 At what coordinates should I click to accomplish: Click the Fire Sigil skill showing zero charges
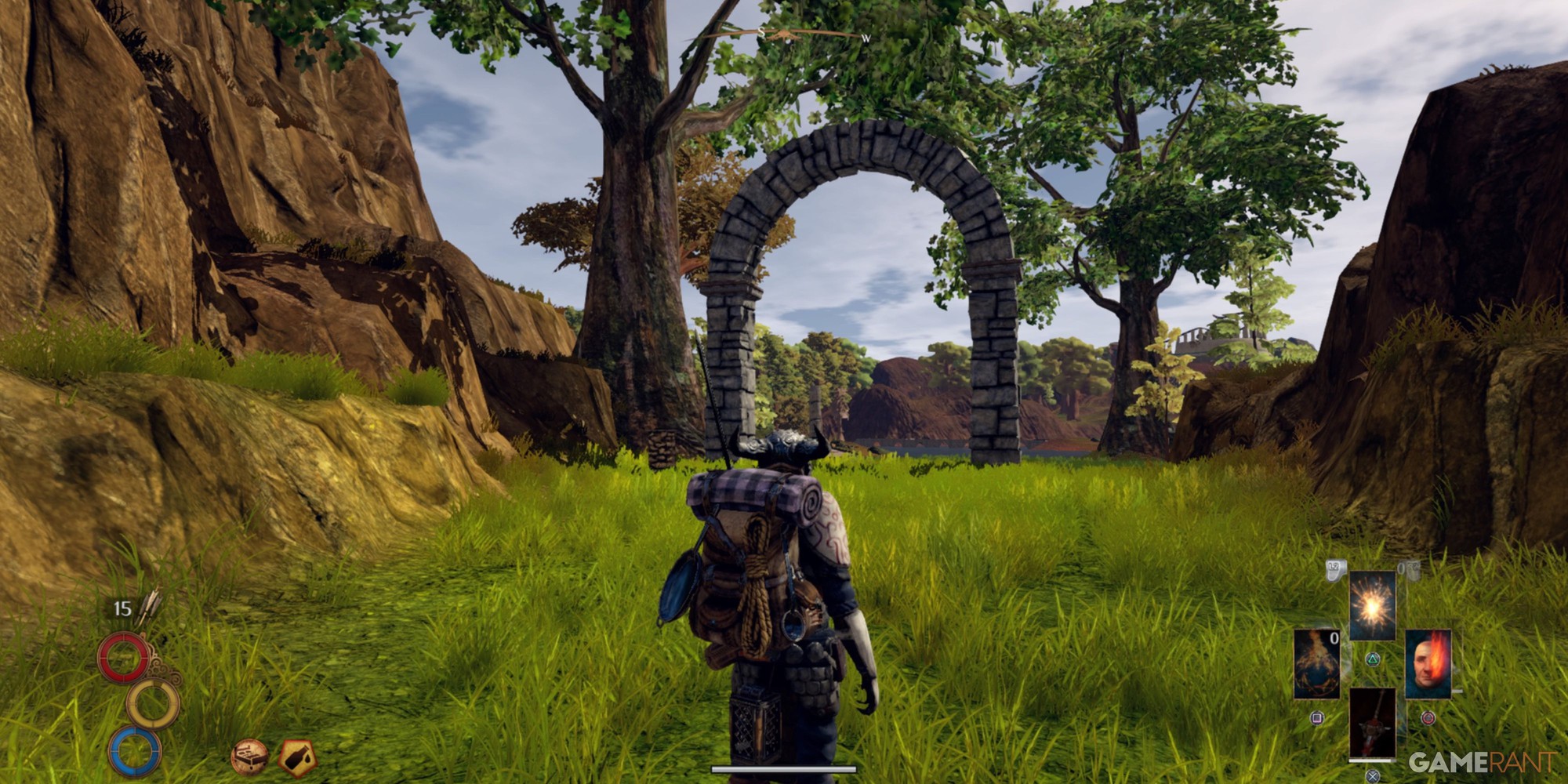(1317, 664)
